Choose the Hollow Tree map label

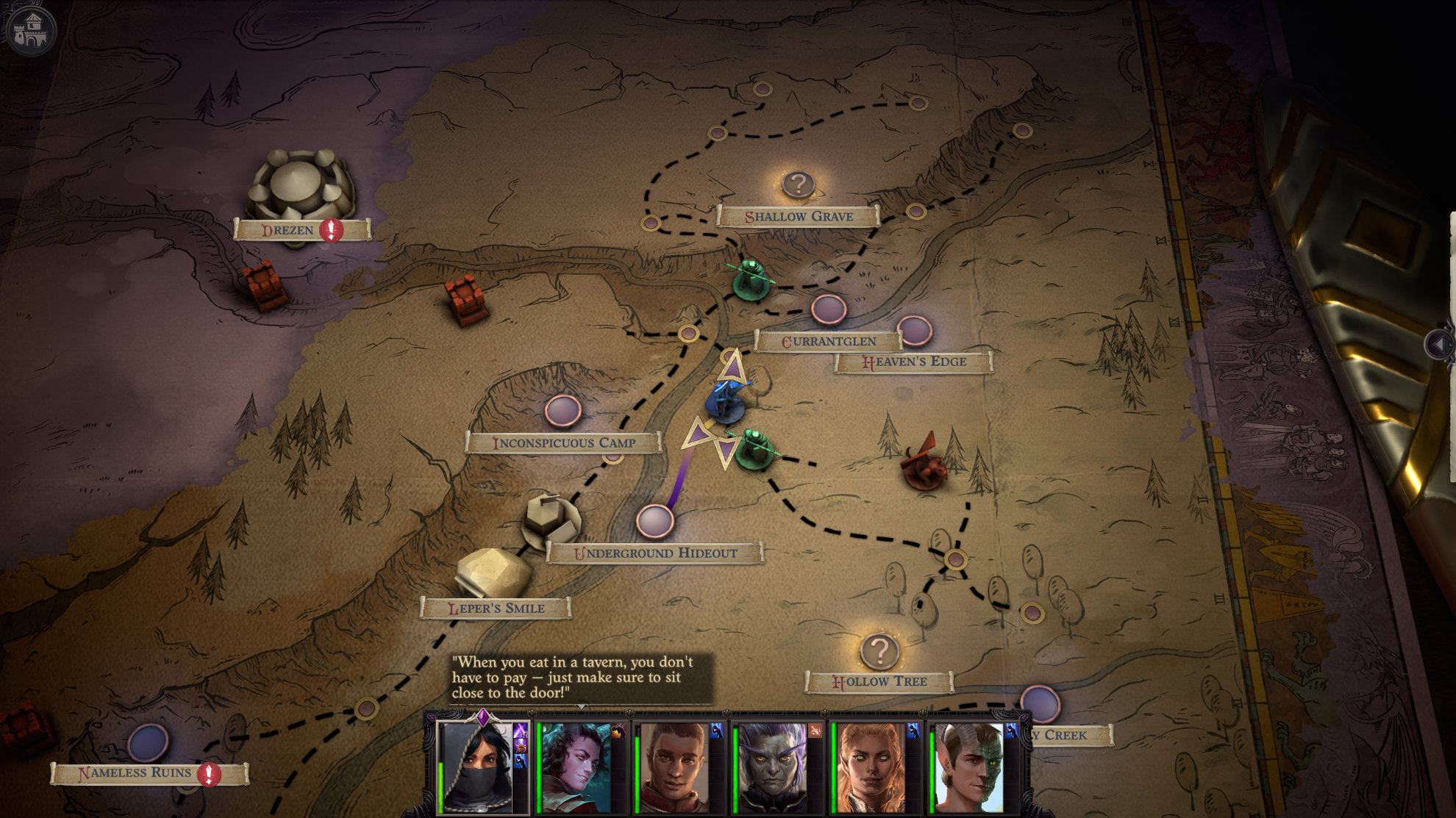(x=879, y=682)
